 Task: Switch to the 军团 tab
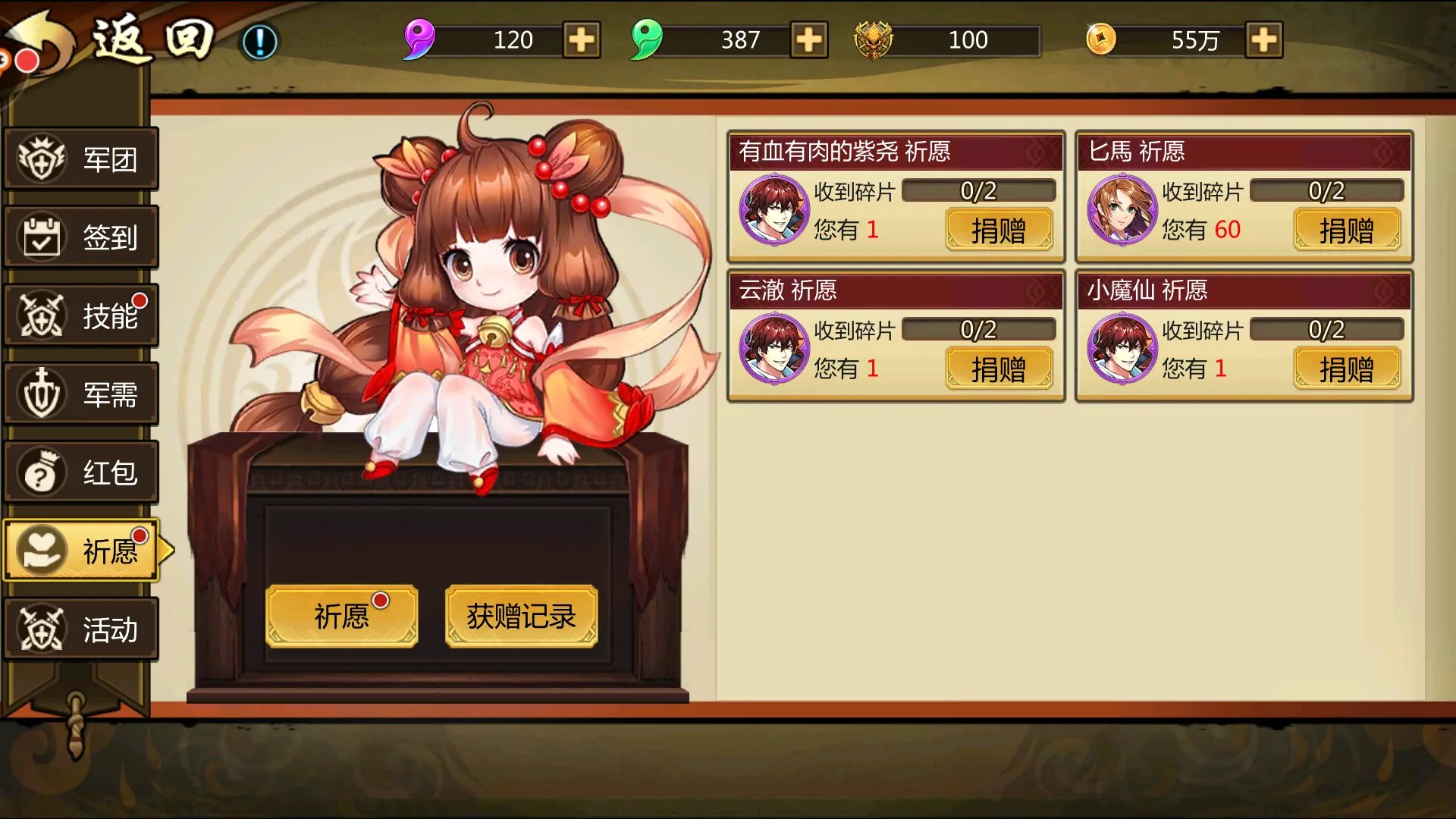81,159
